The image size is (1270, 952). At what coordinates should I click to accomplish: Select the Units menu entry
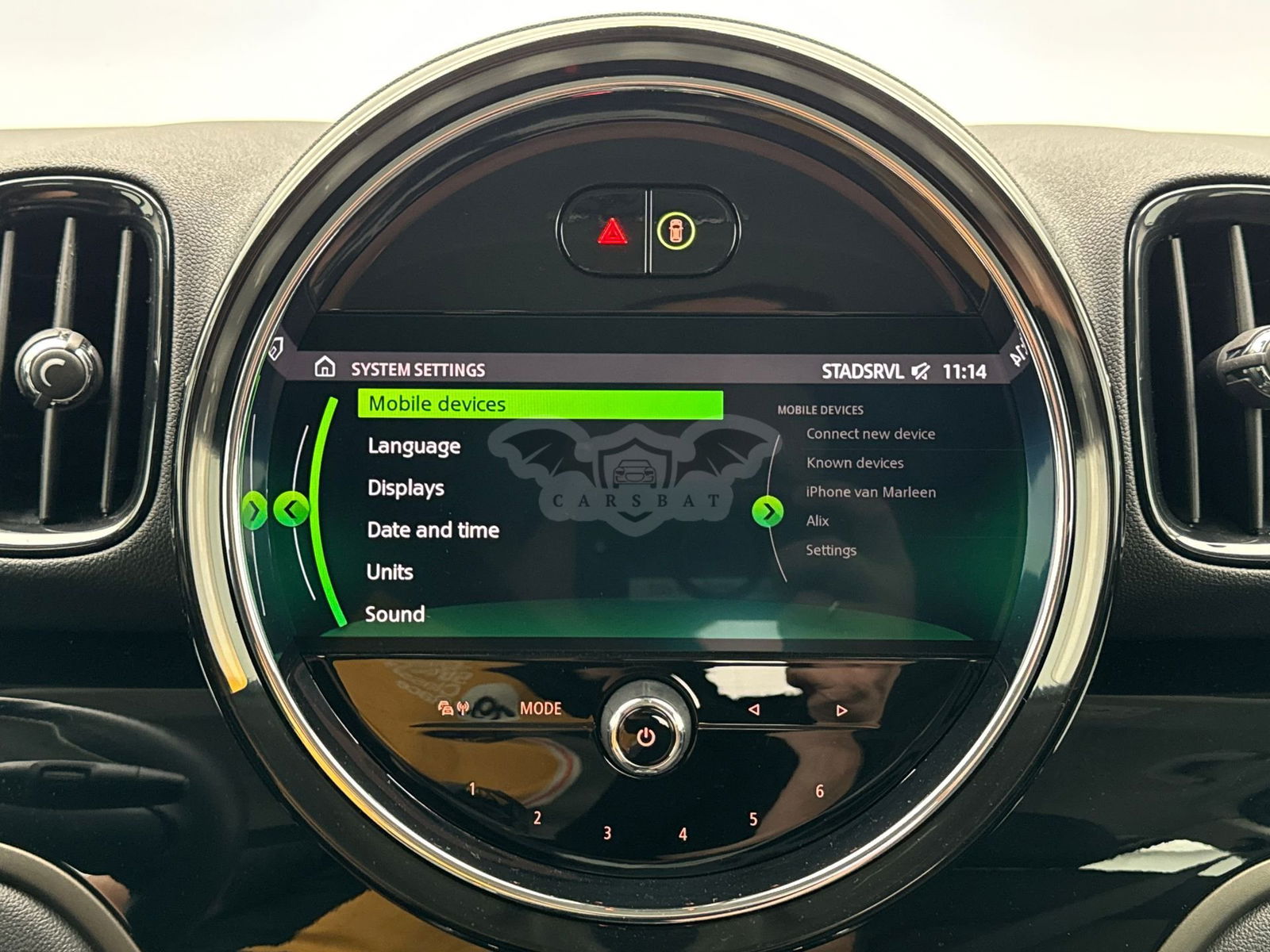[x=390, y=572]
